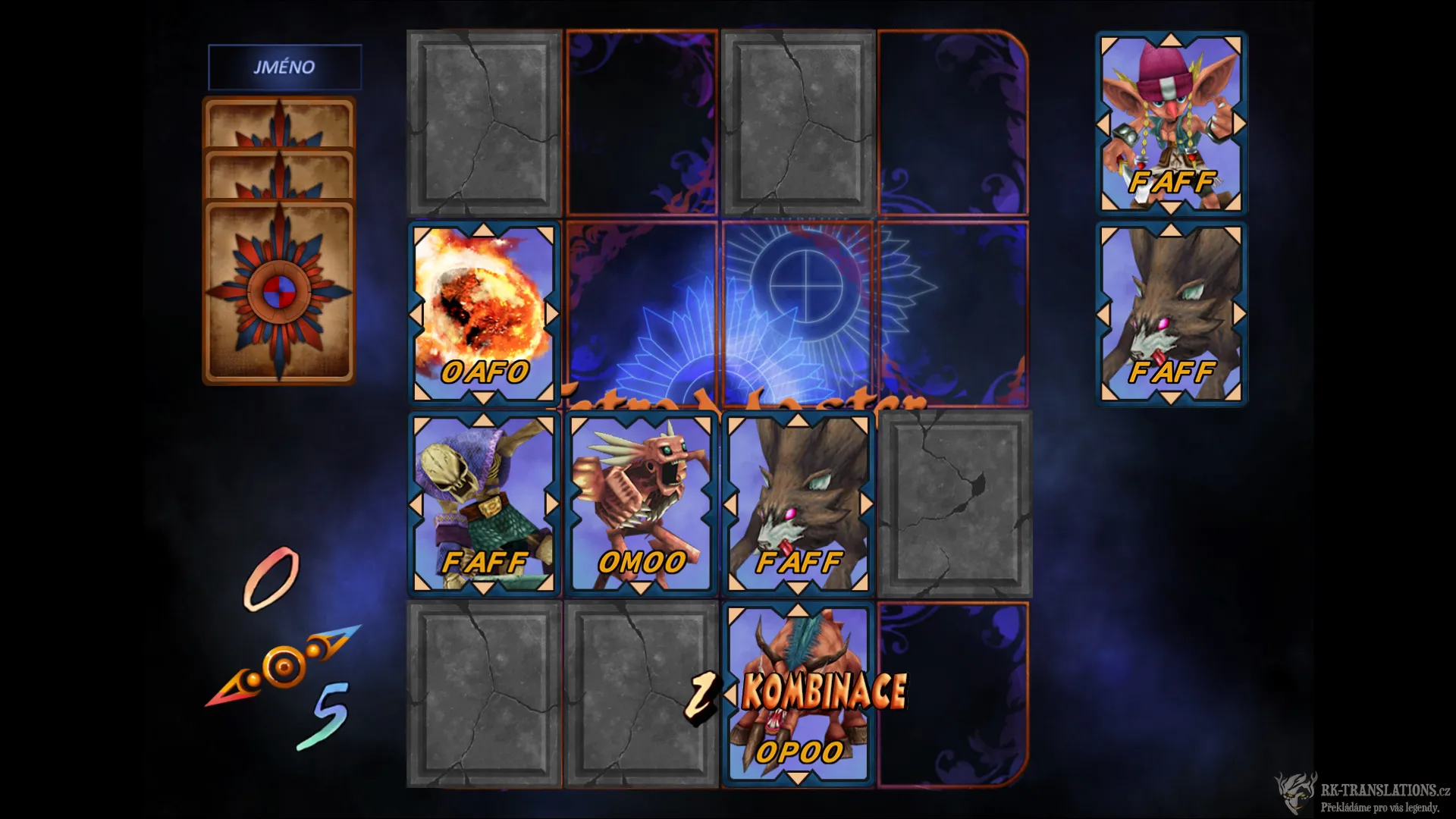Click the FAFF wolf card on the board
The width and height of the screenshot is (1456, 819).
coord(799,500)
